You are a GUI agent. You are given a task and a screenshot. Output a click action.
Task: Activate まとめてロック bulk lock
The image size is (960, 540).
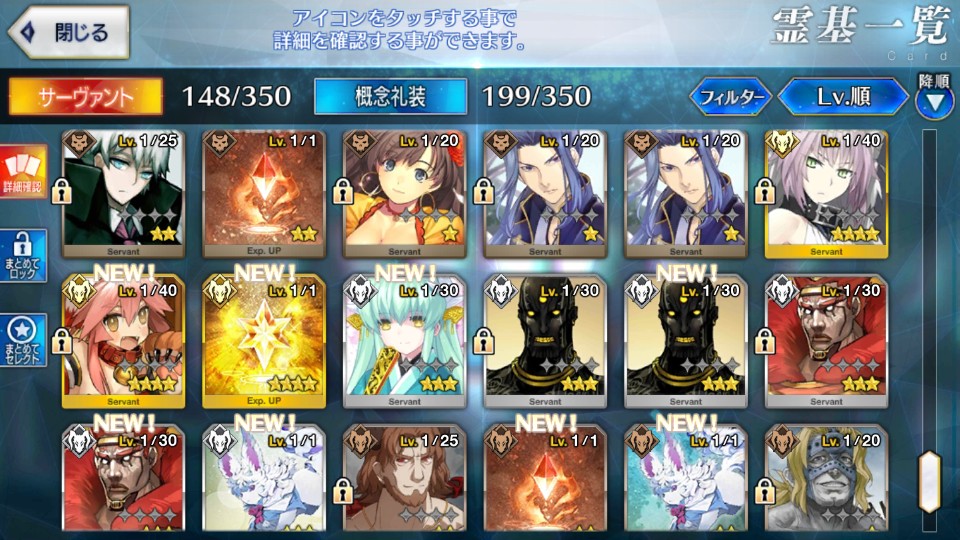22,257
